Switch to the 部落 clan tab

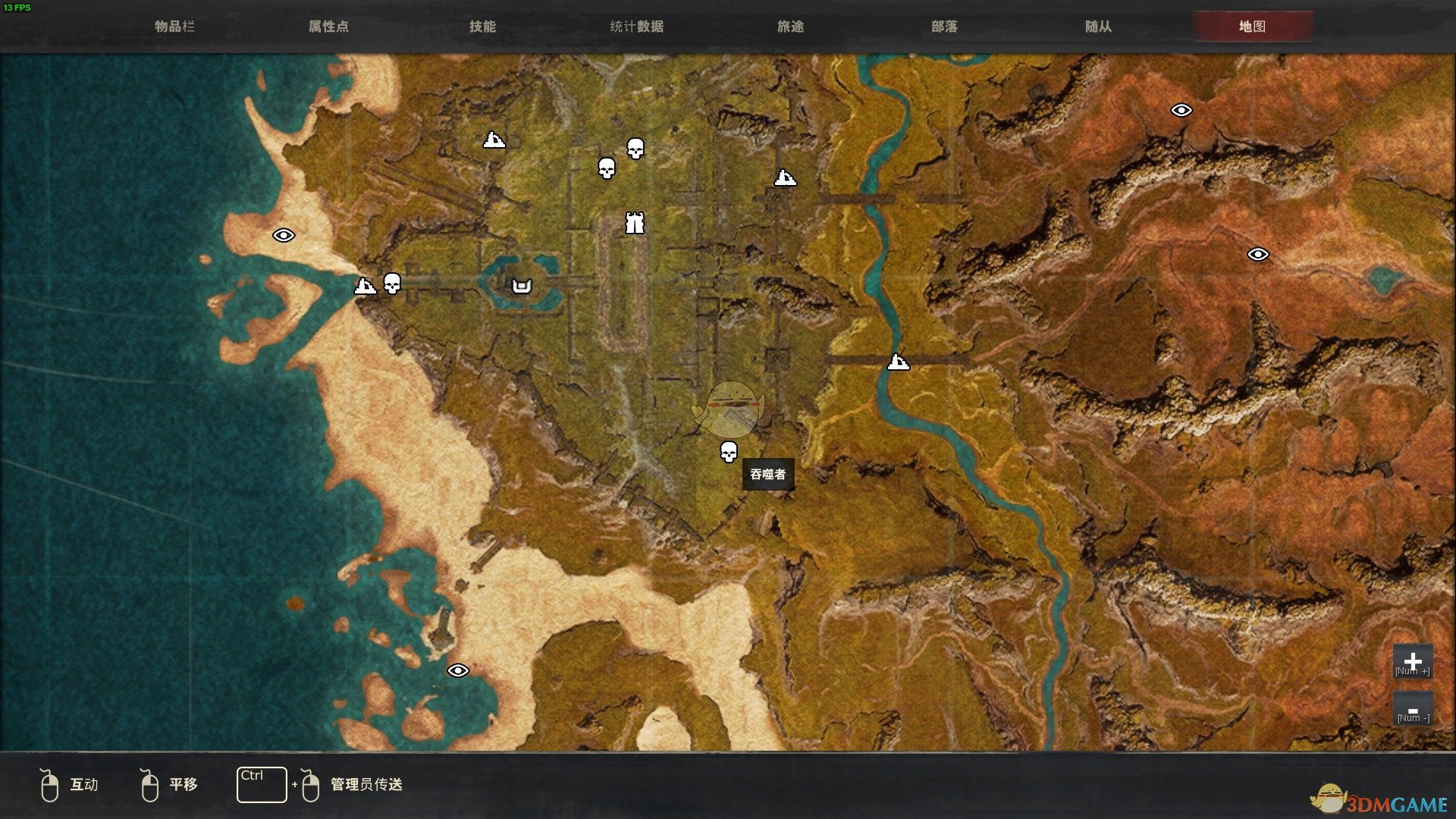(944, 27)
